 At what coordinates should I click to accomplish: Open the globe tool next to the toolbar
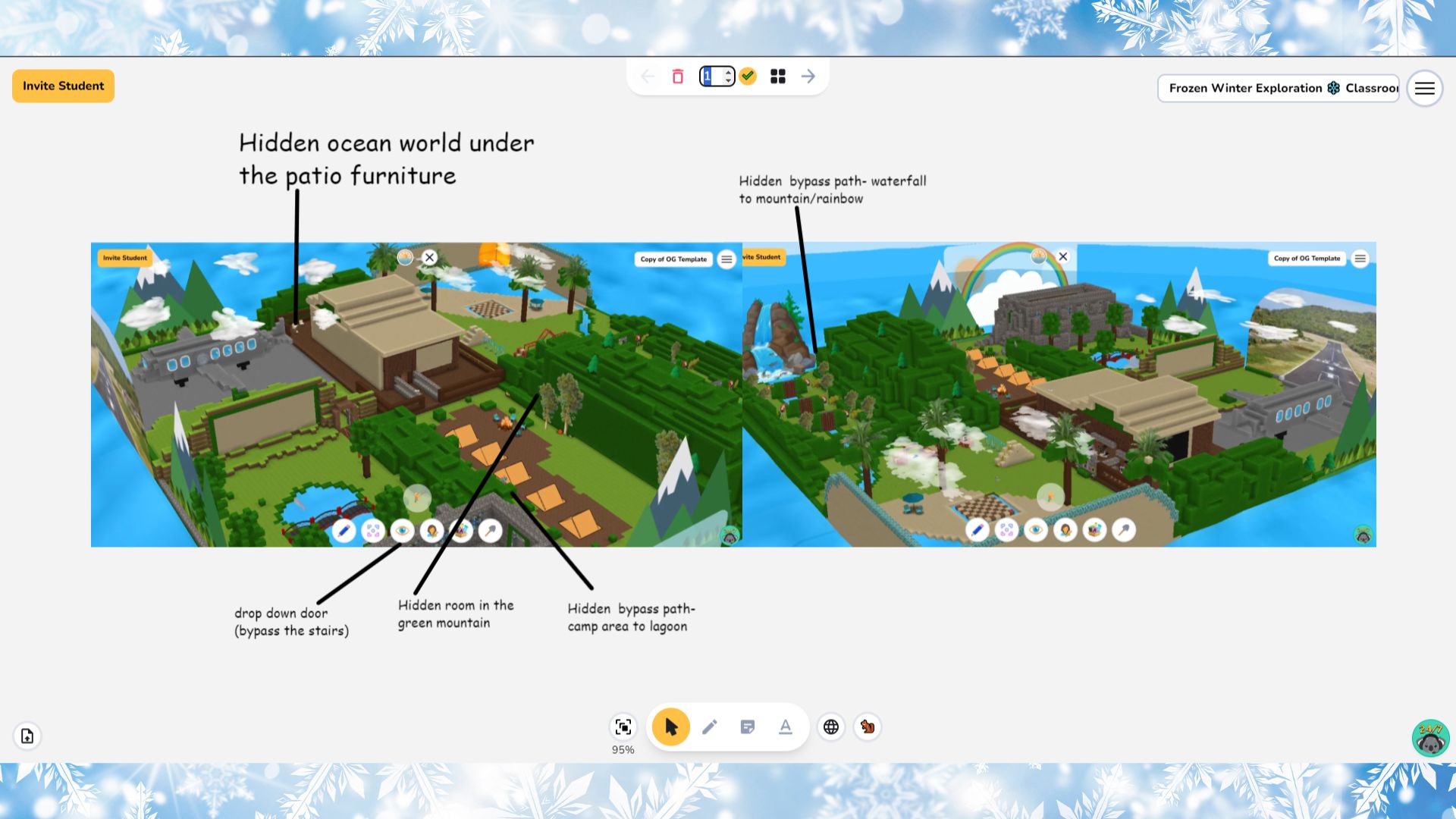tap(831, 726)
